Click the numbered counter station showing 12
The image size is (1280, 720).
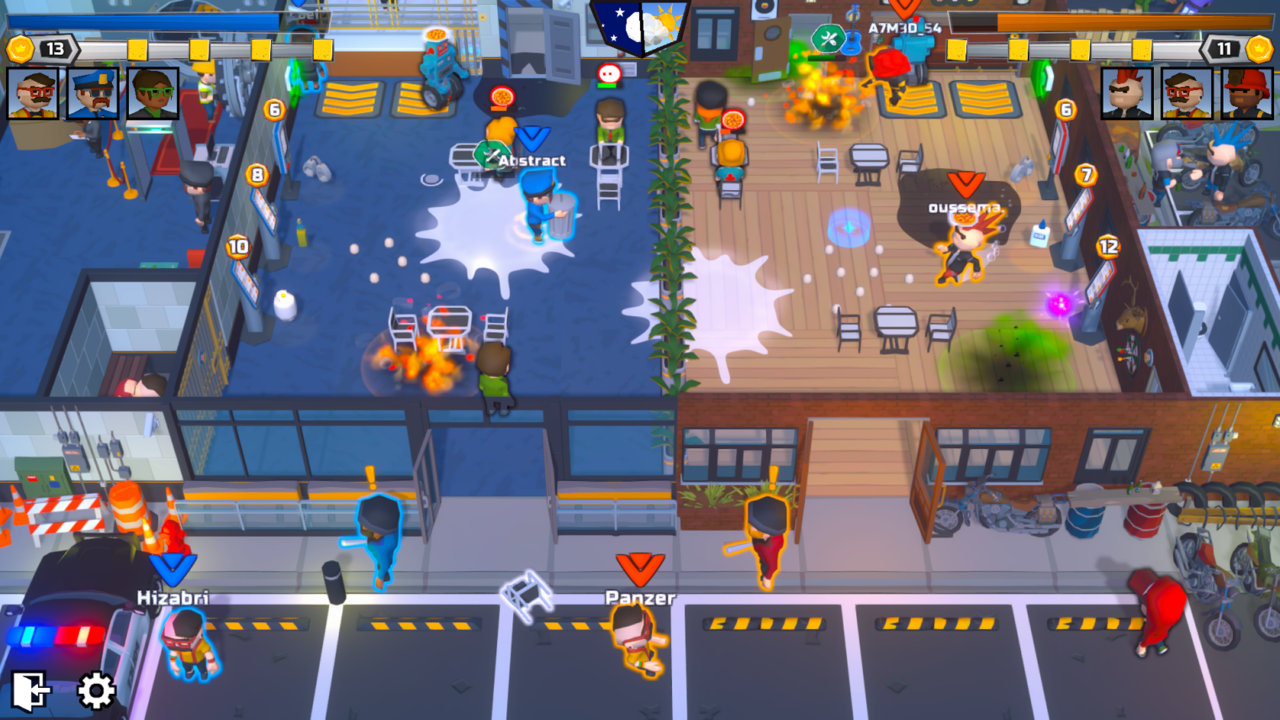point(1108,246)
